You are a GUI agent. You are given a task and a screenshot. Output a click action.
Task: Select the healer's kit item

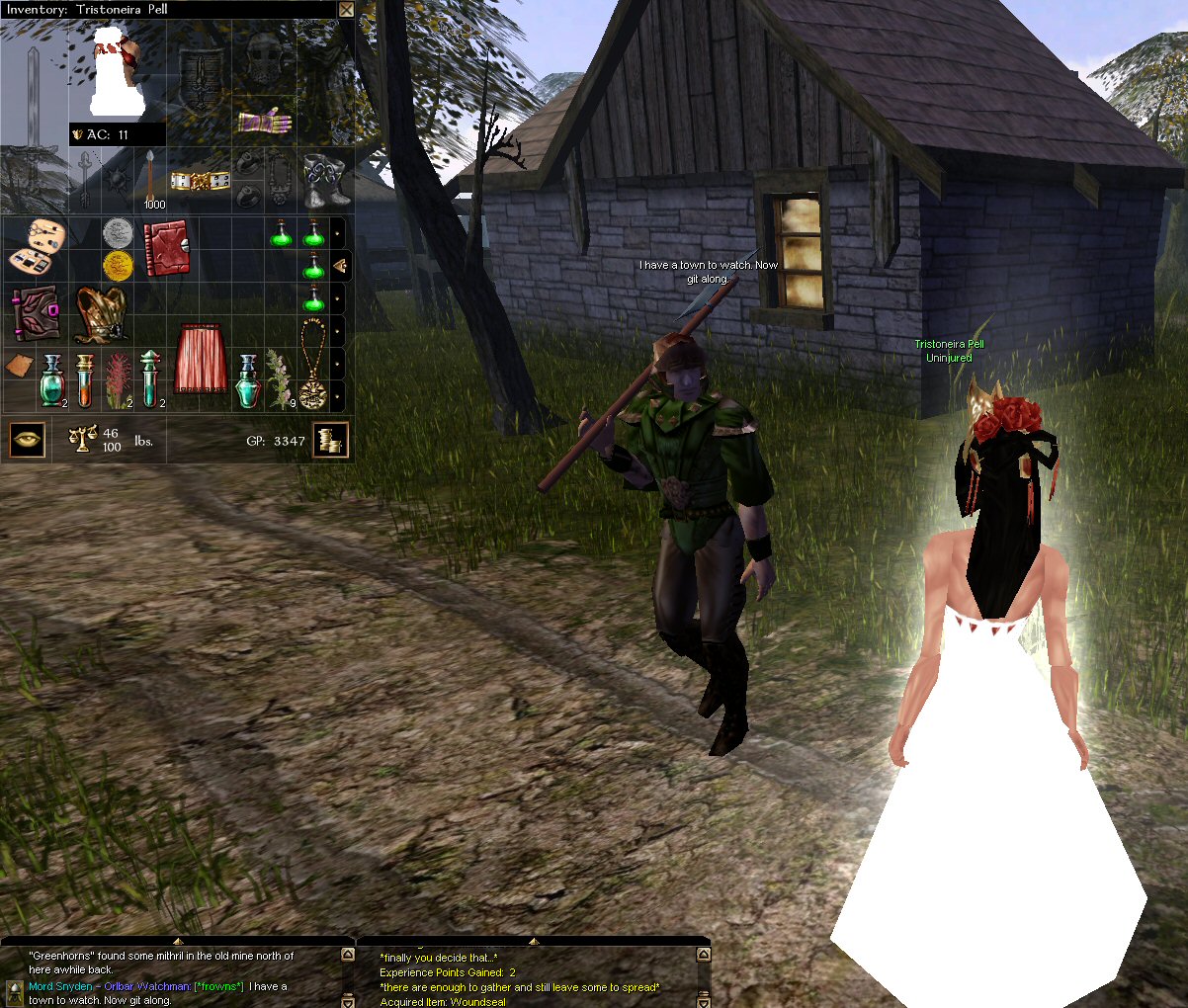(36, 247)
